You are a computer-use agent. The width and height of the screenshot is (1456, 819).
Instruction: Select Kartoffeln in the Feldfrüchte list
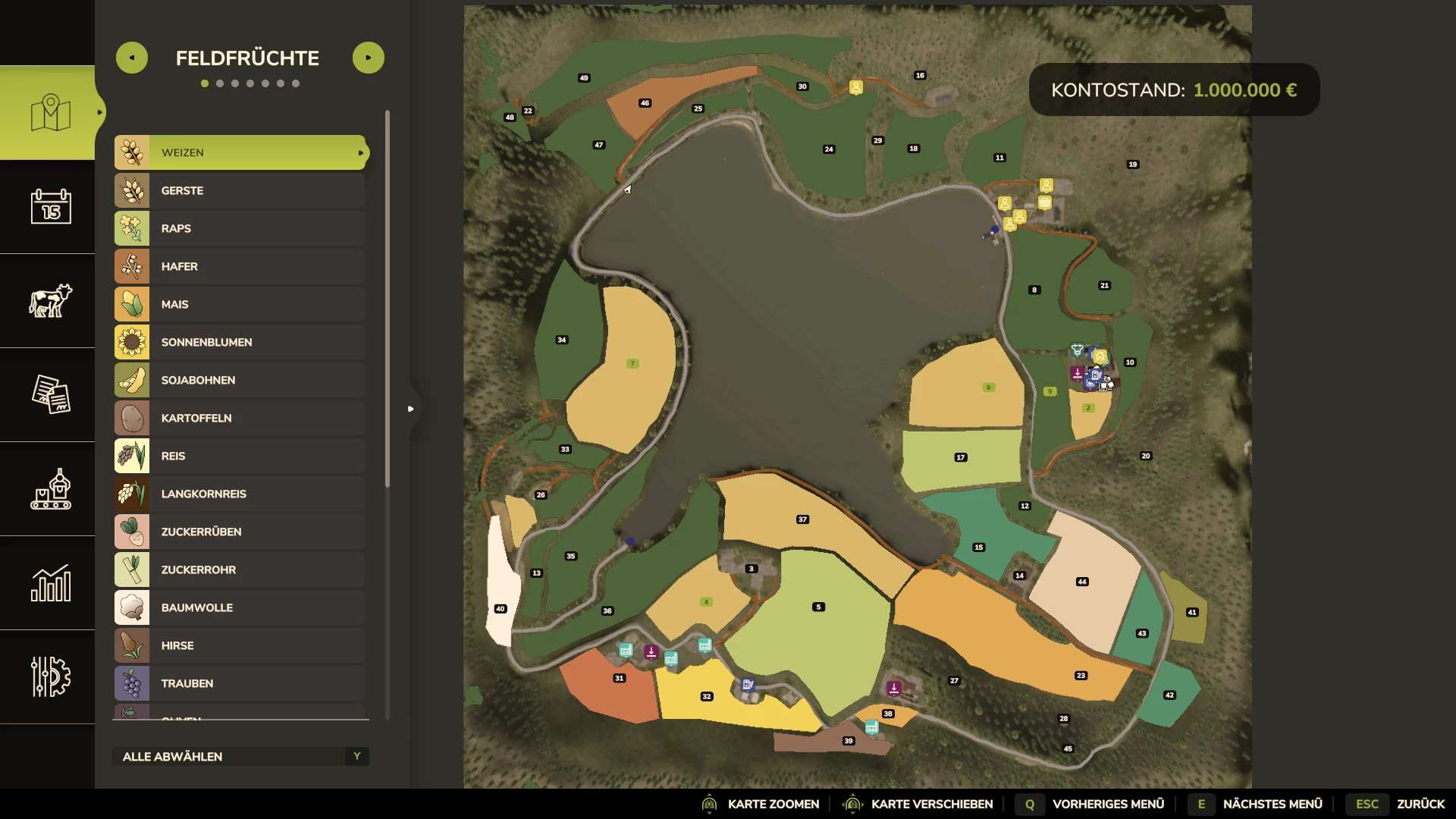tap(240, 418)
